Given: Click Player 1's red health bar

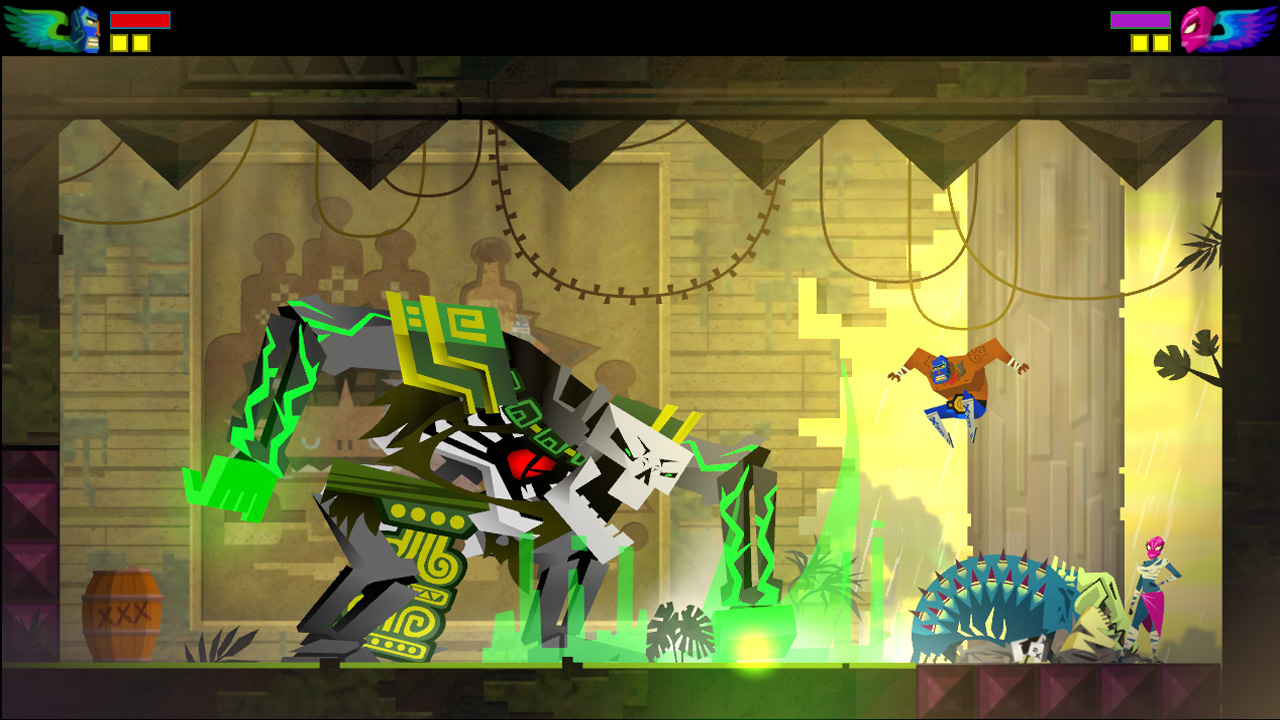Looking at the screenshot, I should tap(140, 21).
